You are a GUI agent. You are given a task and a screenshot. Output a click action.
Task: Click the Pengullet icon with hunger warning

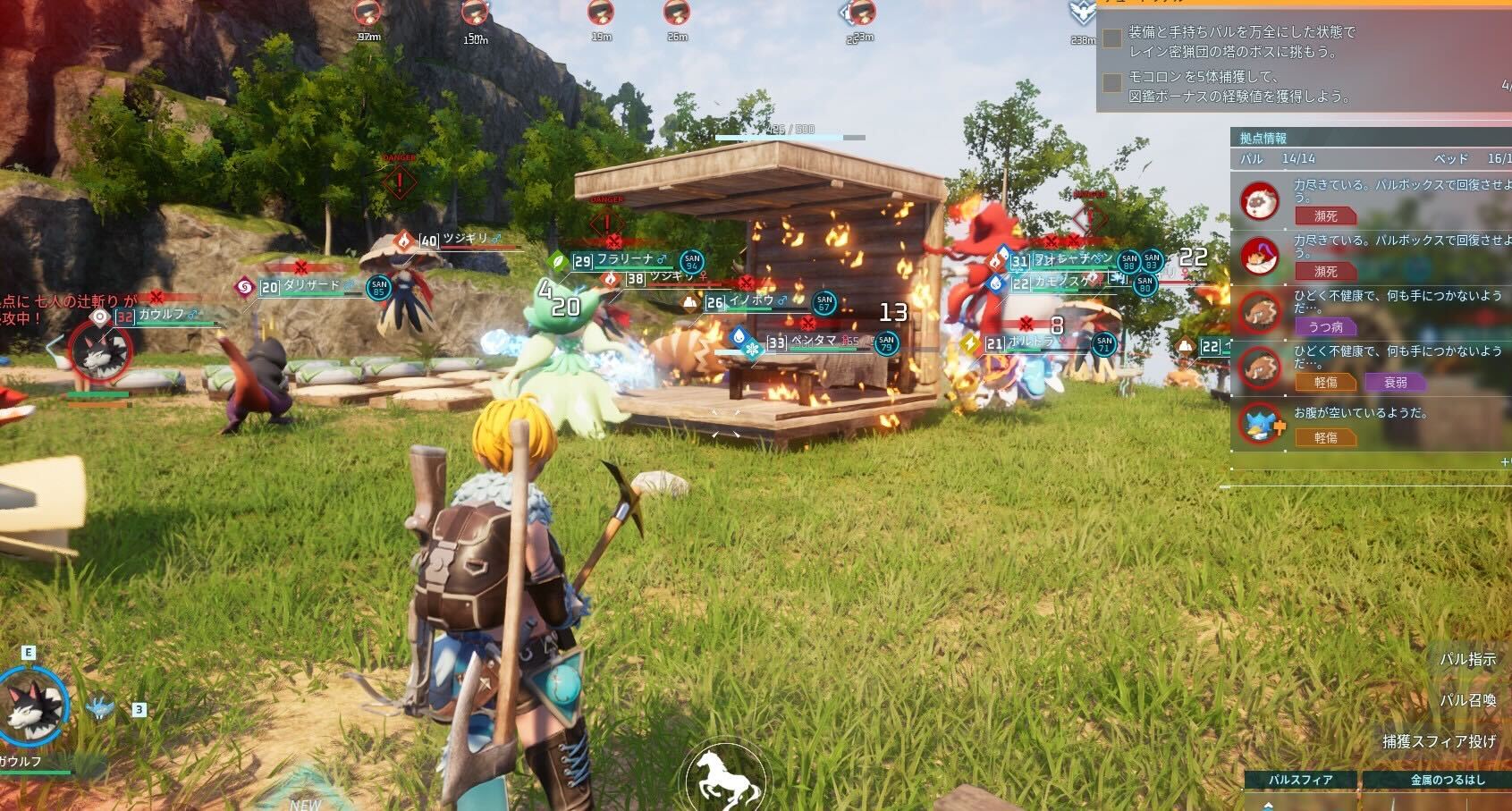[x=1262, y=421]
